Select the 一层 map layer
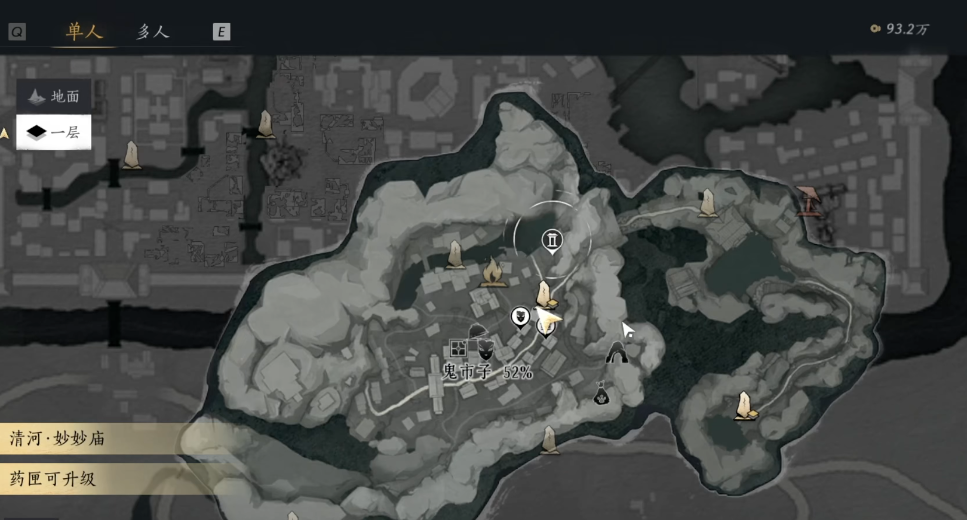The height and width of the screenshot is (520, 967). [x=55, y=131]
